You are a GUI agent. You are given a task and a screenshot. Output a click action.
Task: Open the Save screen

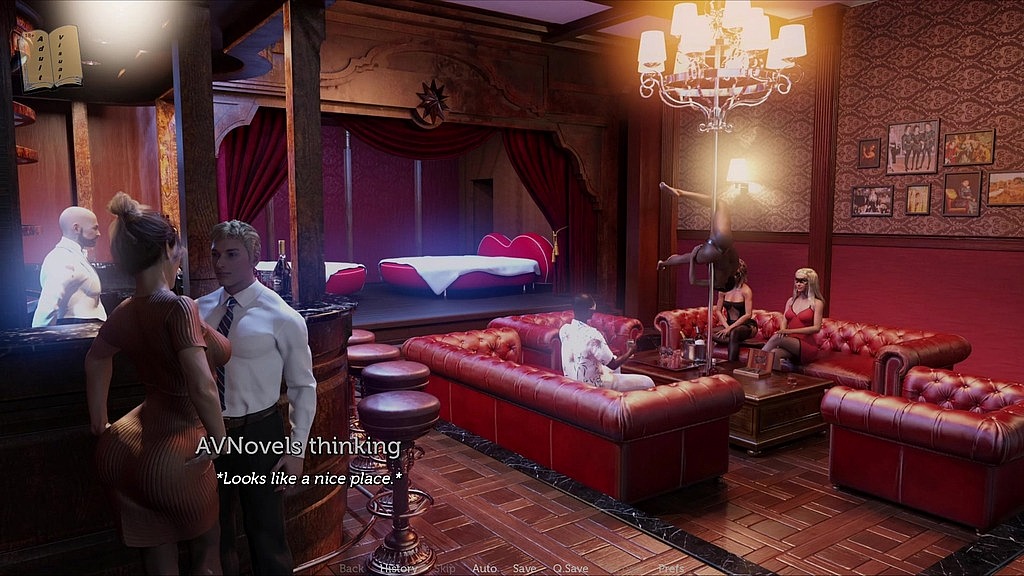525,568
